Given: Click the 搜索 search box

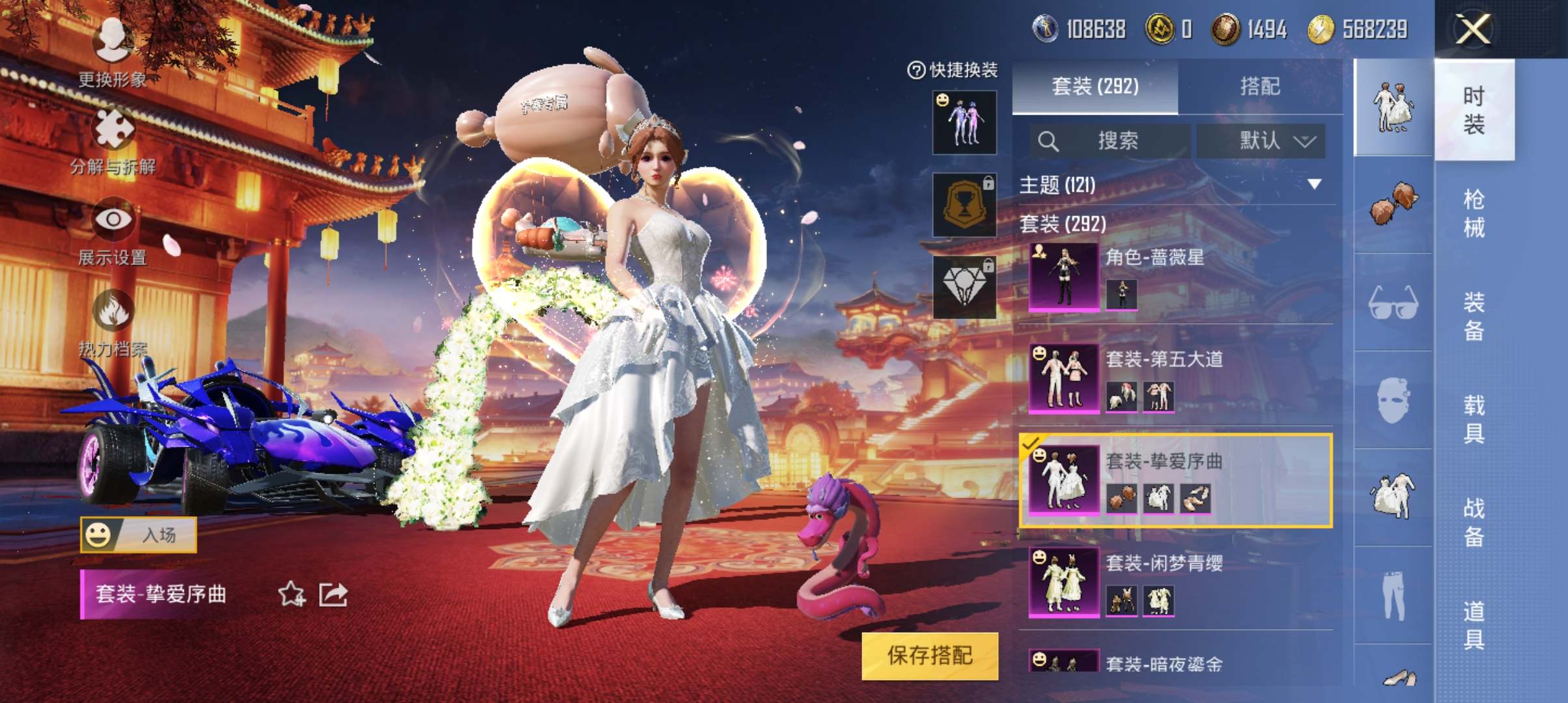Looking at the screenshot, I should (x=1110, y=141).
